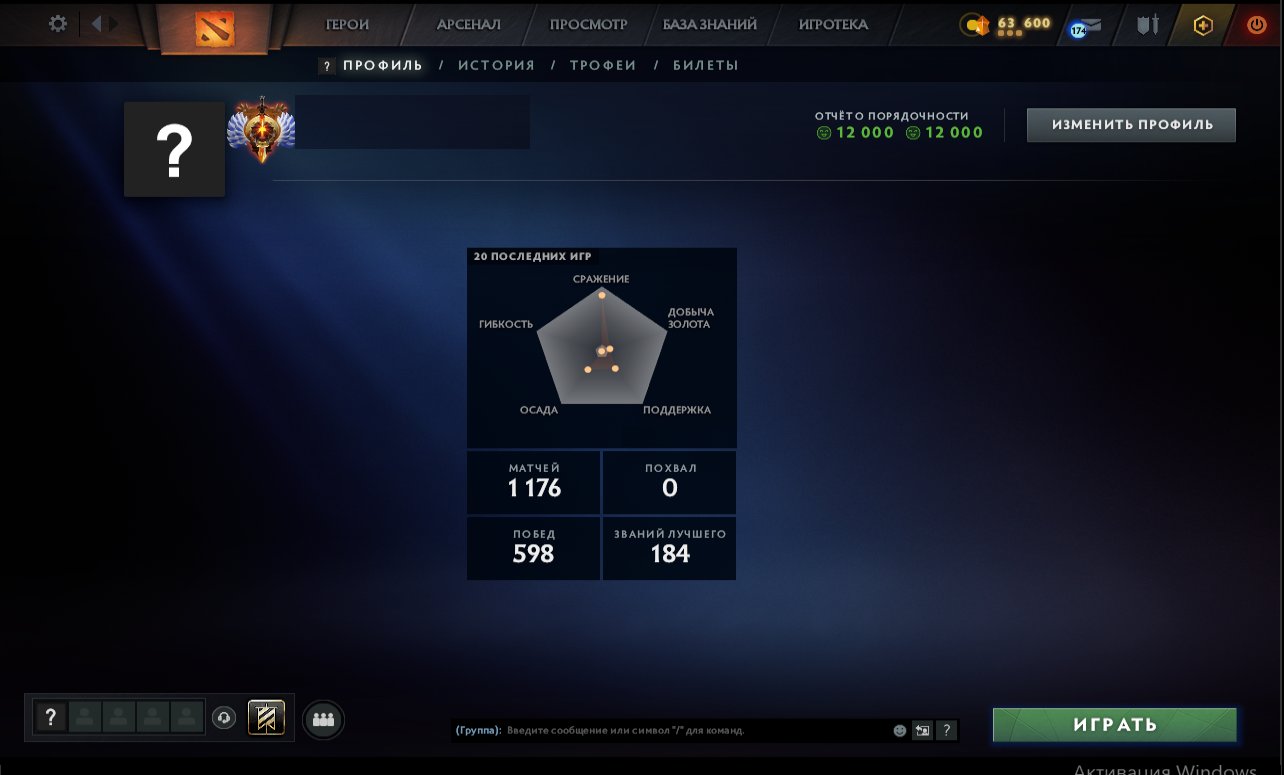Open the friends list people icon
This screenshot has height=775, width=1284.
click(322, 718)
